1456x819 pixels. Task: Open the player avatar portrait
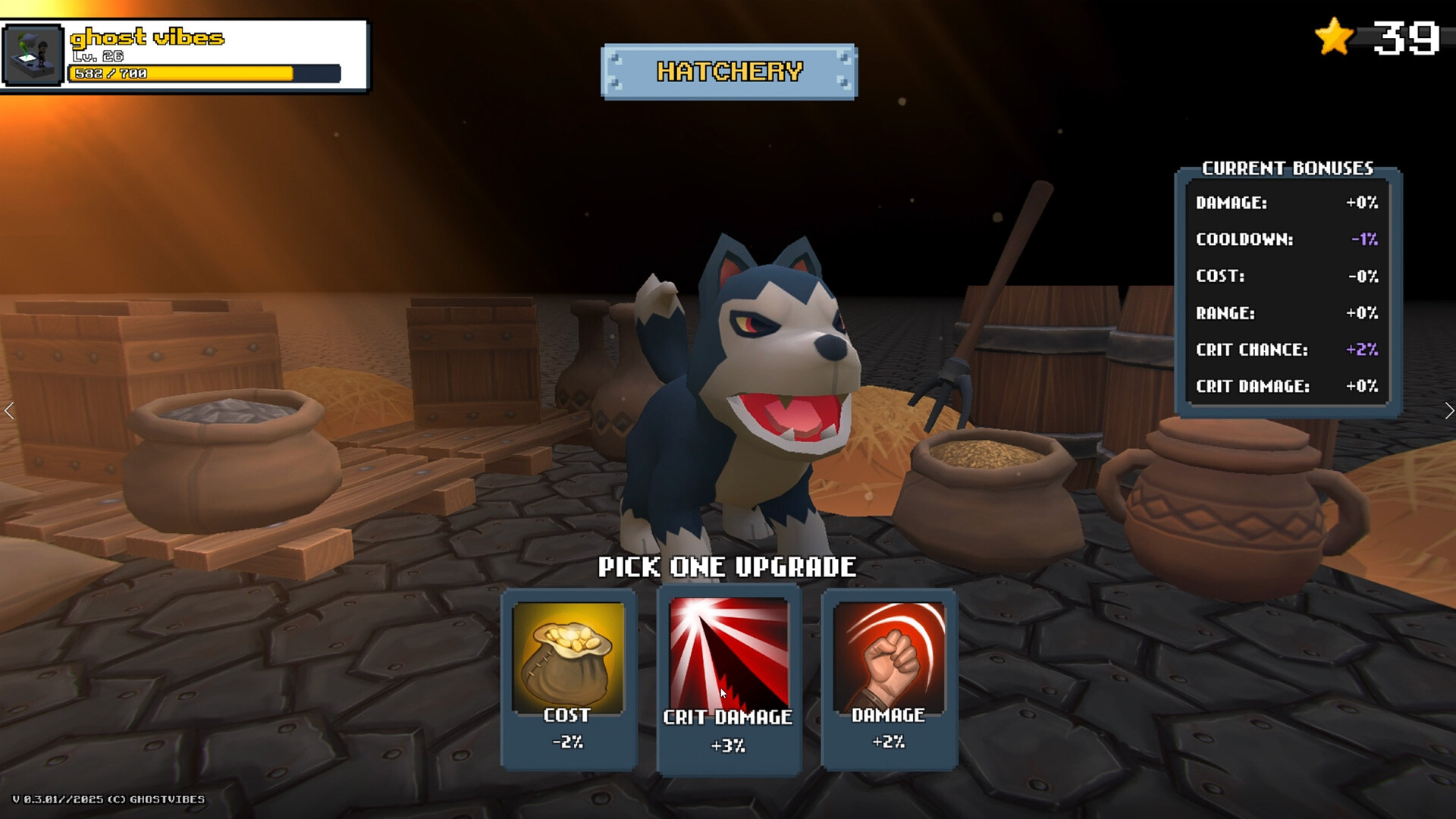click(32, 53)
